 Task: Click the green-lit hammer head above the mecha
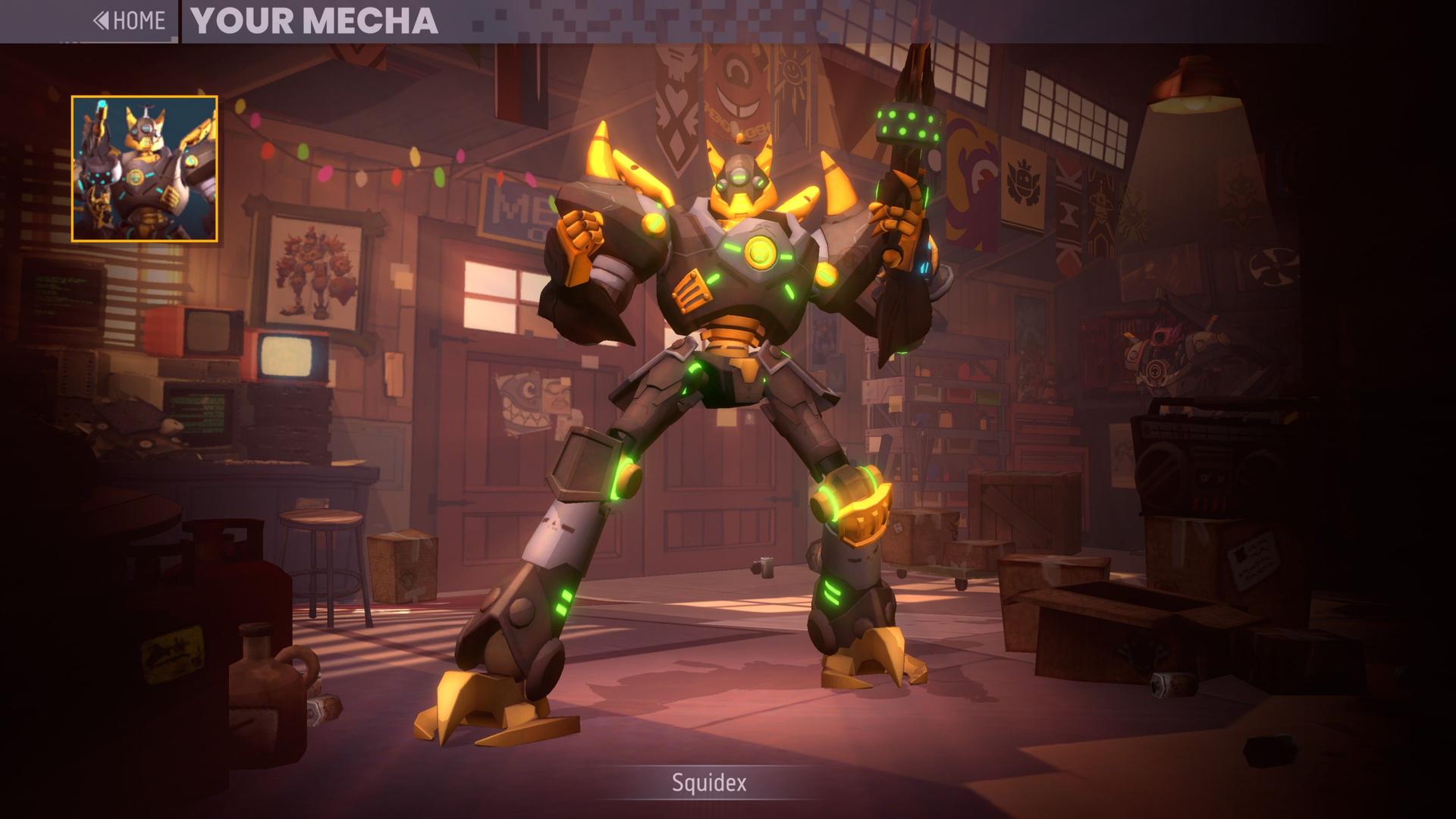pos(907,125)
